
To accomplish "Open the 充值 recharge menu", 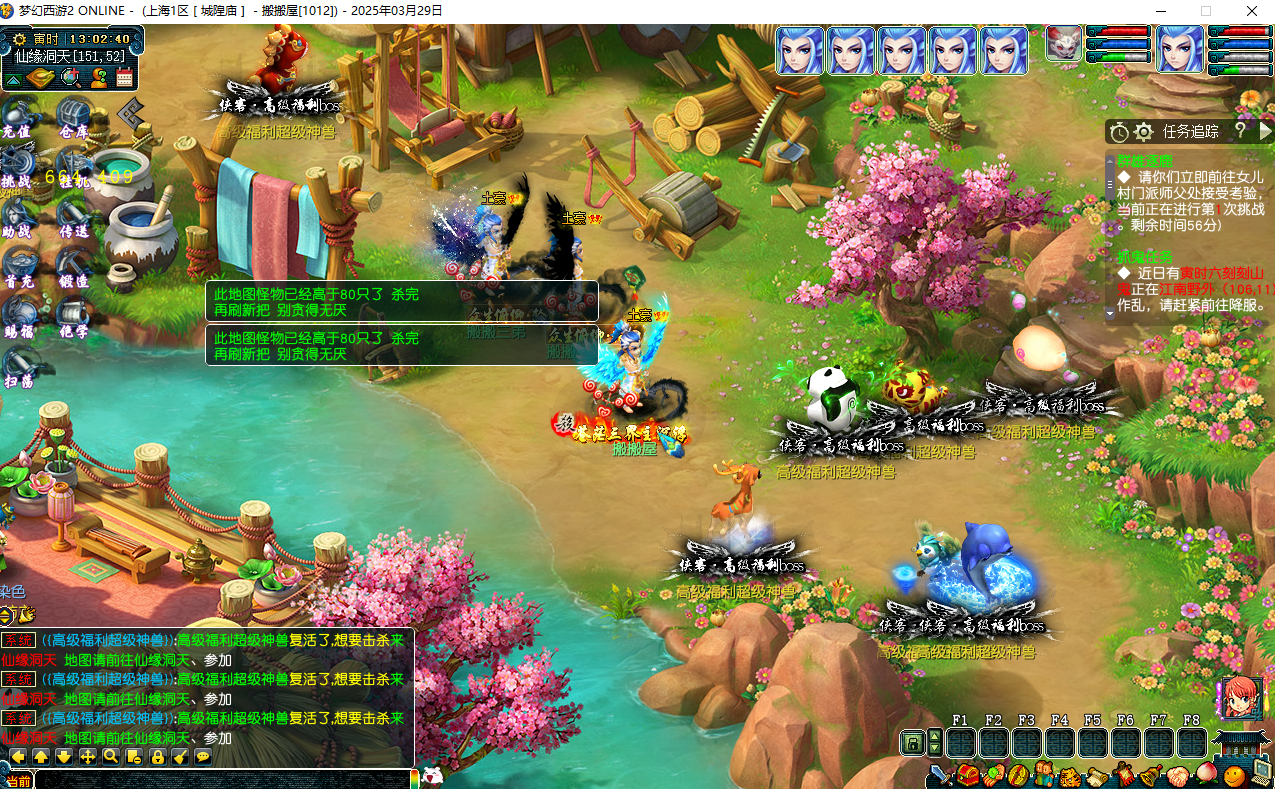I will (17, 117).
